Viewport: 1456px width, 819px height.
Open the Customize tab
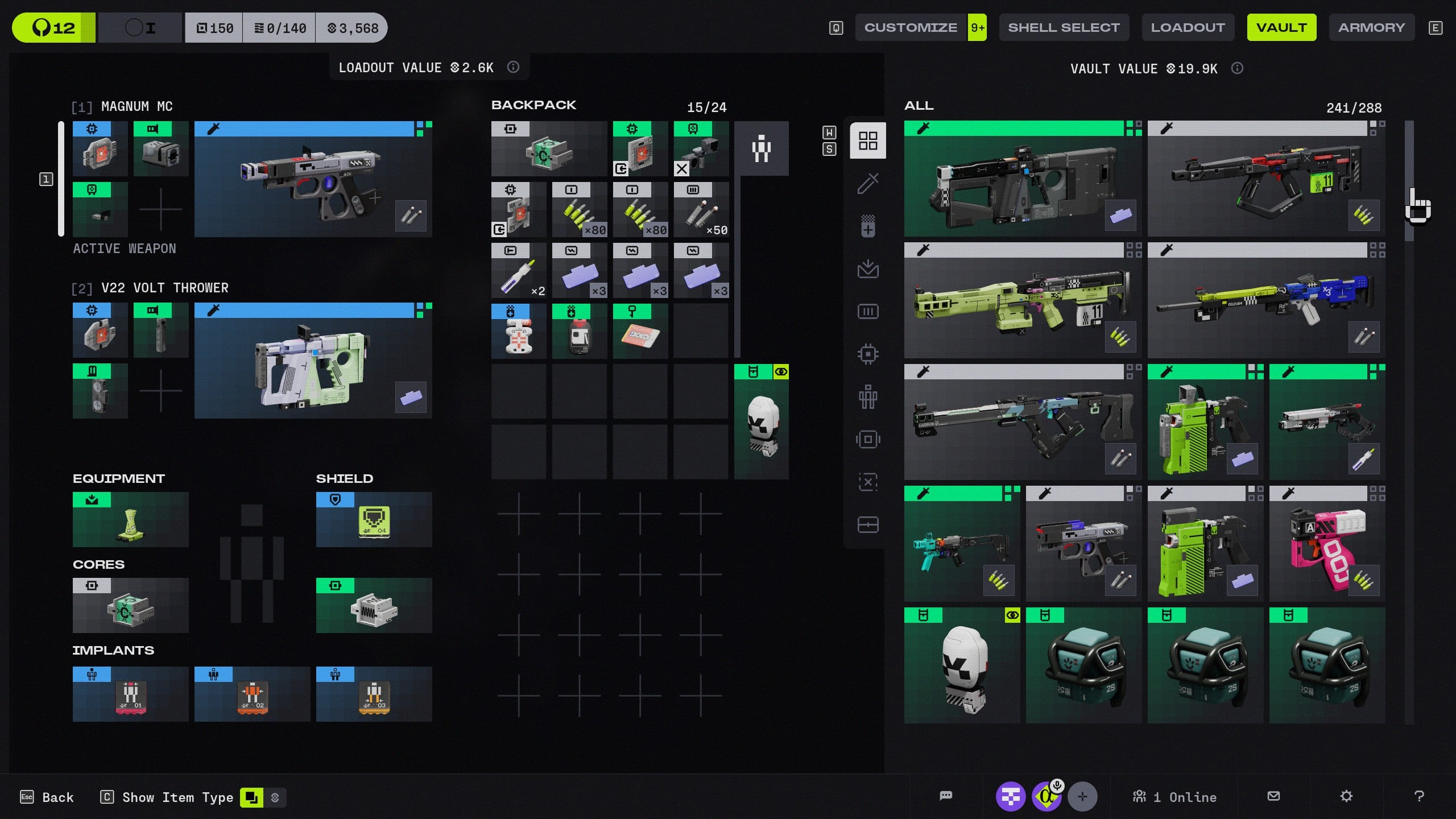pyautogui.click(x=911, y=27)
